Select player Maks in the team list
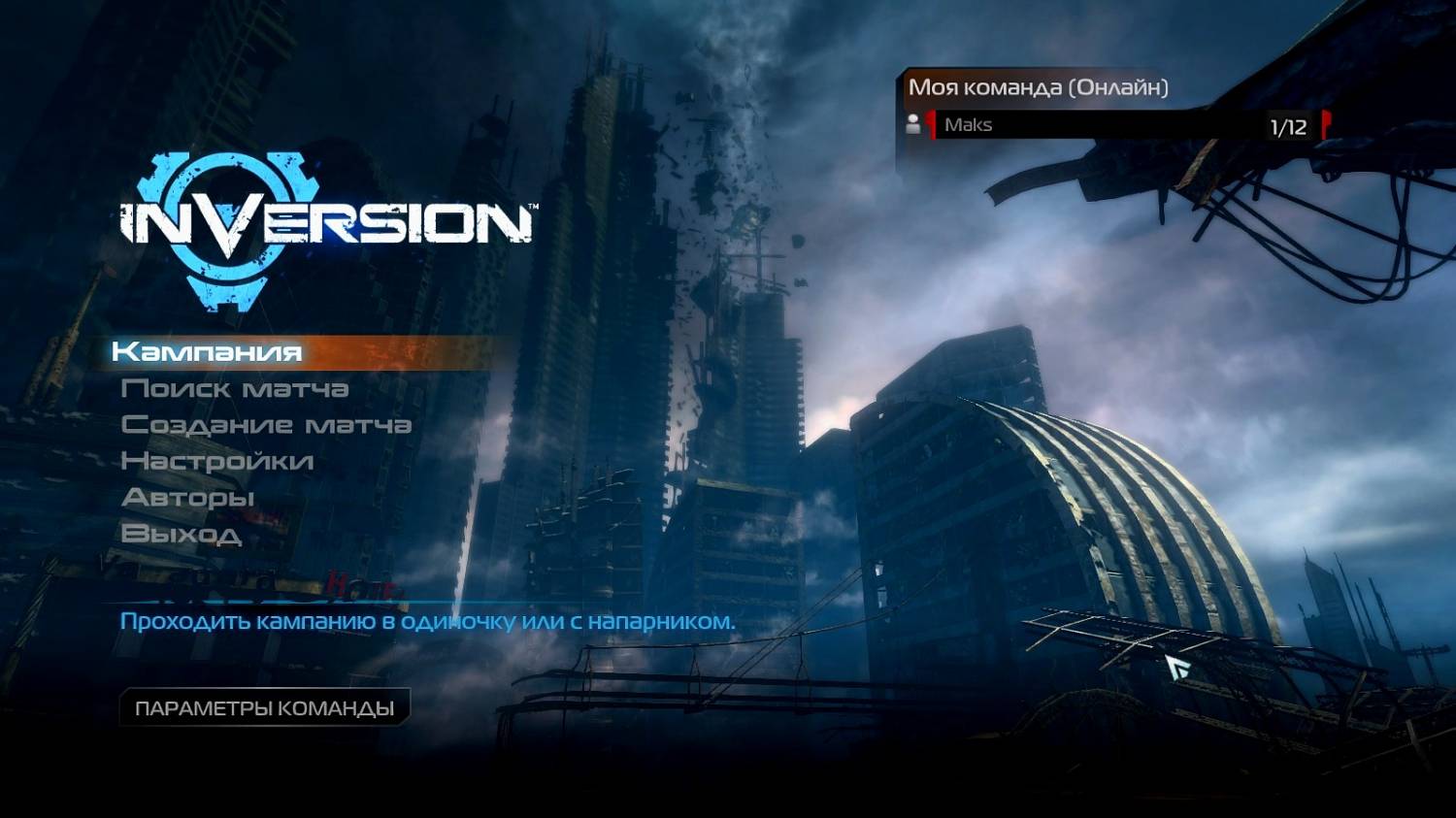This screenshot has height=818, width=1456. 969,125
